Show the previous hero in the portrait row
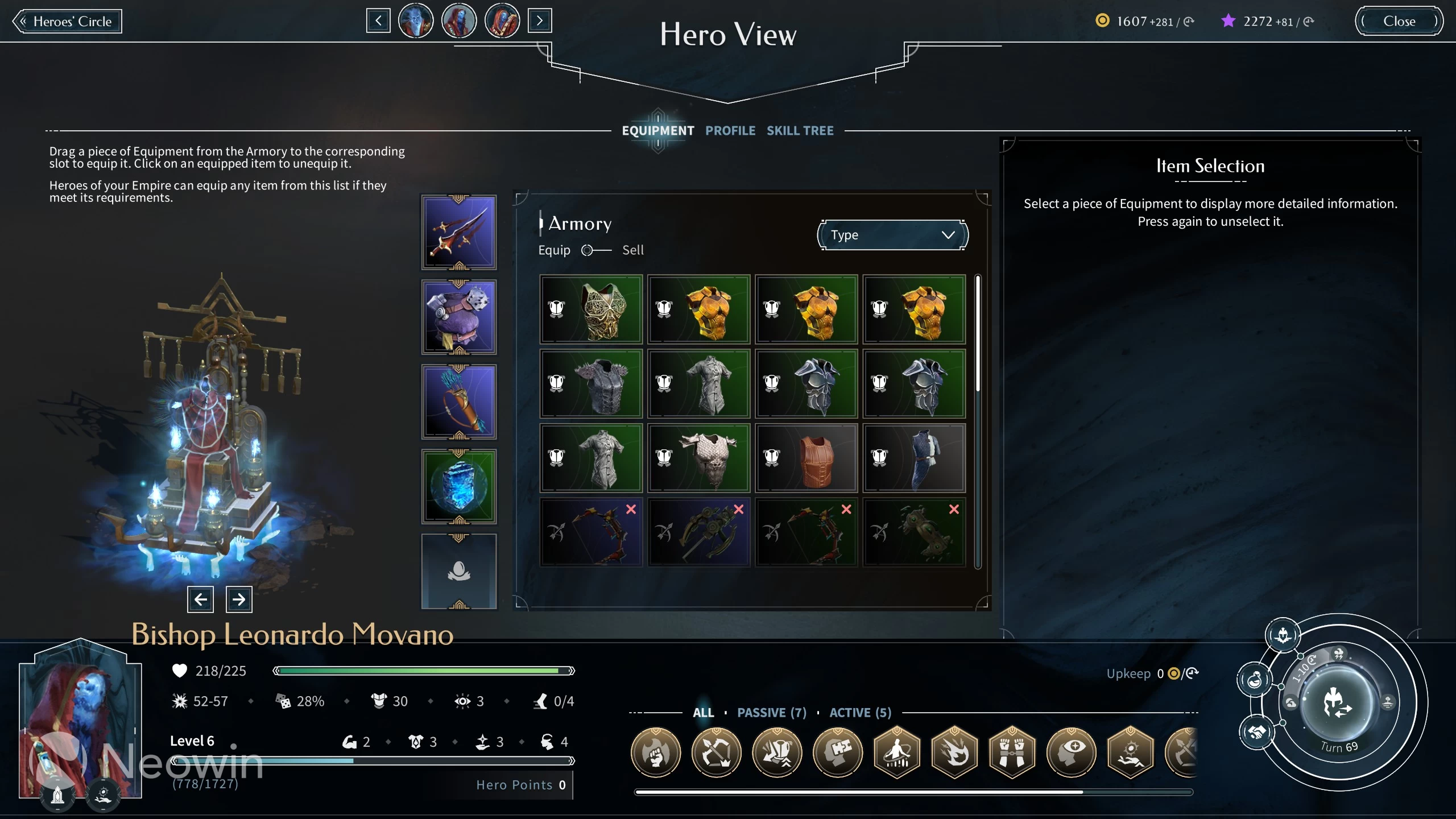Viewport: 1456px width, 819px height. tap(378, 22)
